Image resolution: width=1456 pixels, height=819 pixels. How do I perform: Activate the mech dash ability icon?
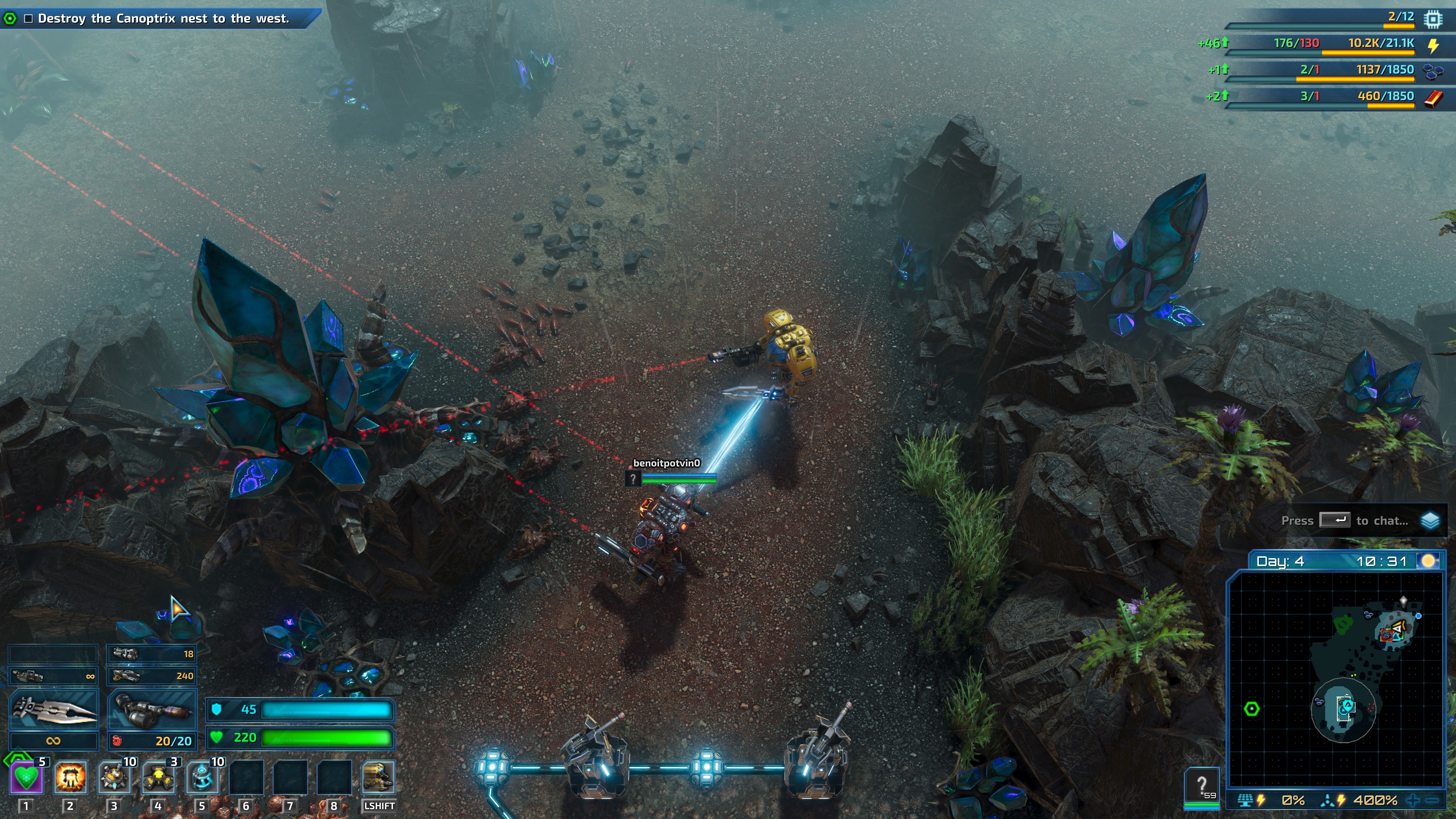378,778
